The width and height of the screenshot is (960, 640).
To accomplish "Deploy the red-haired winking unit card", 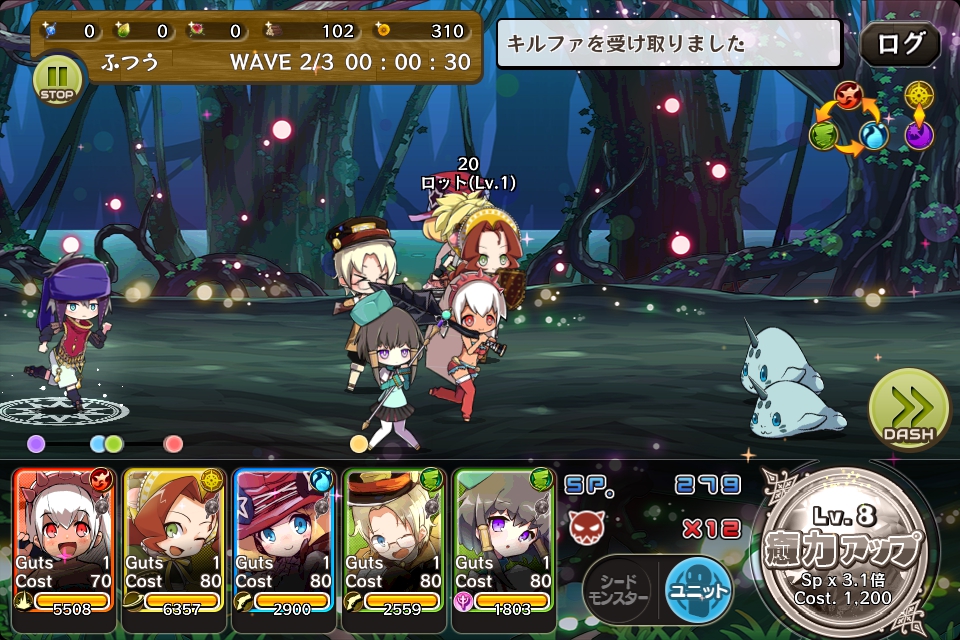I will [x=174, y=538].
